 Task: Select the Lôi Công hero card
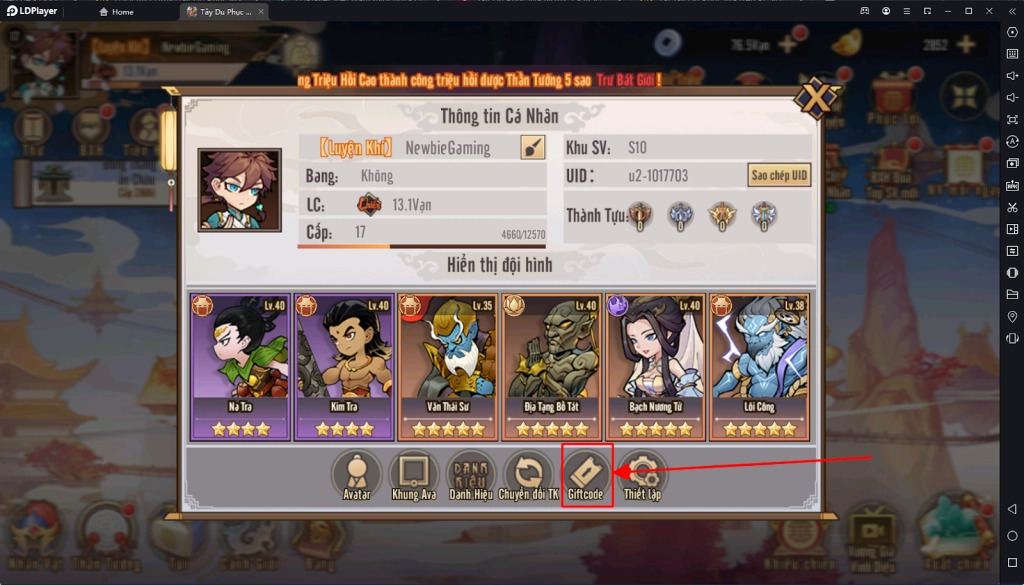[759, 366]
